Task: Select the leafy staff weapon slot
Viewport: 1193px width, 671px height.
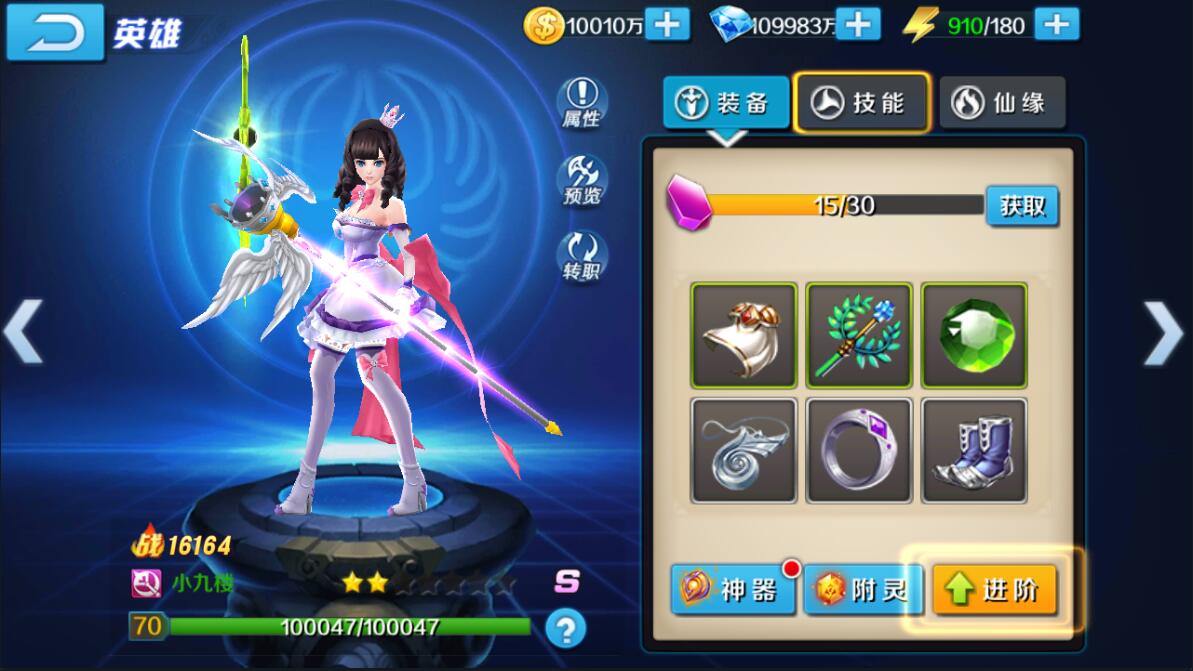Action: pyautogui.click(x=859, y=335)
